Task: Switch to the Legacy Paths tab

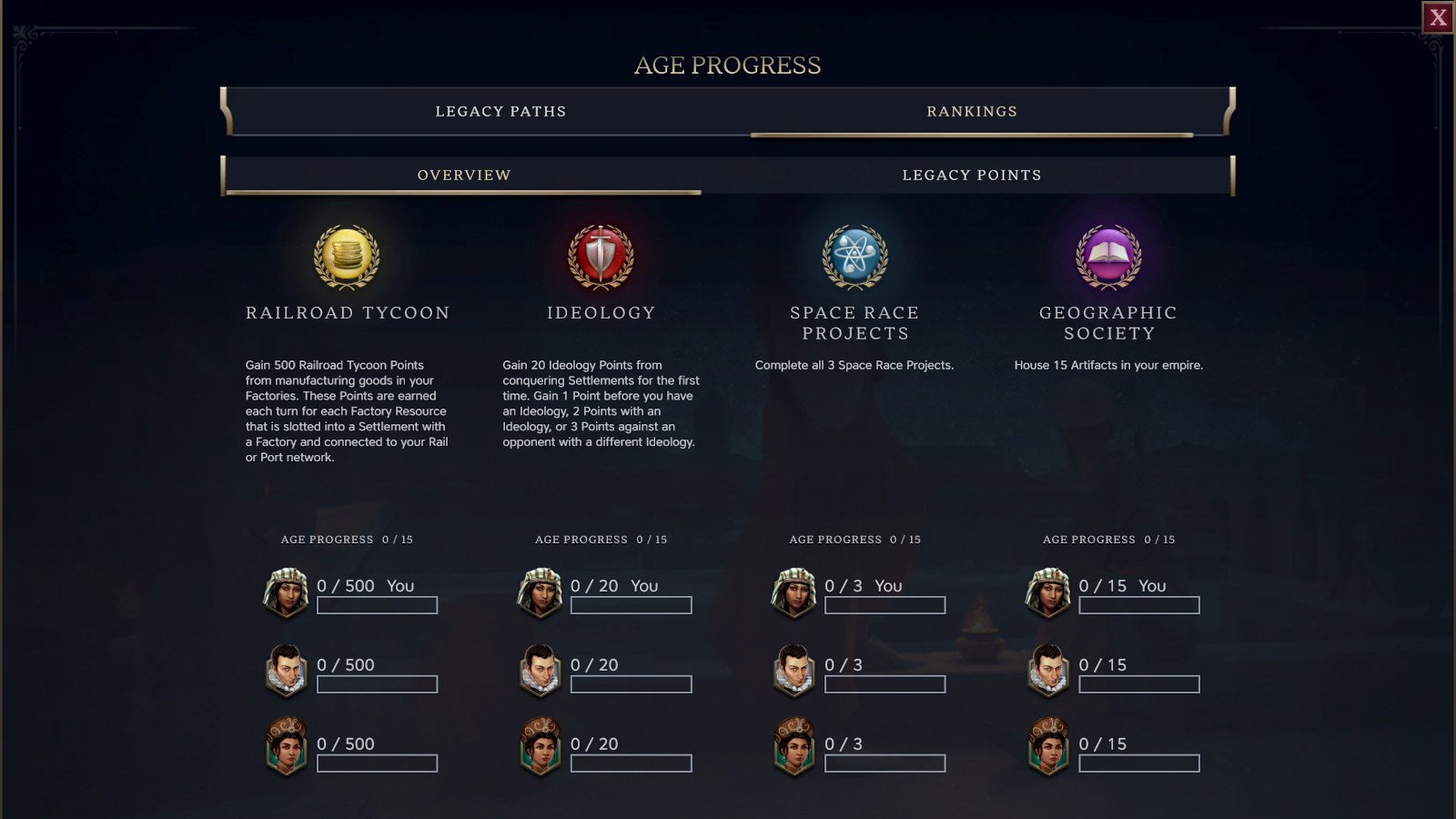Action: coord(500,112)
